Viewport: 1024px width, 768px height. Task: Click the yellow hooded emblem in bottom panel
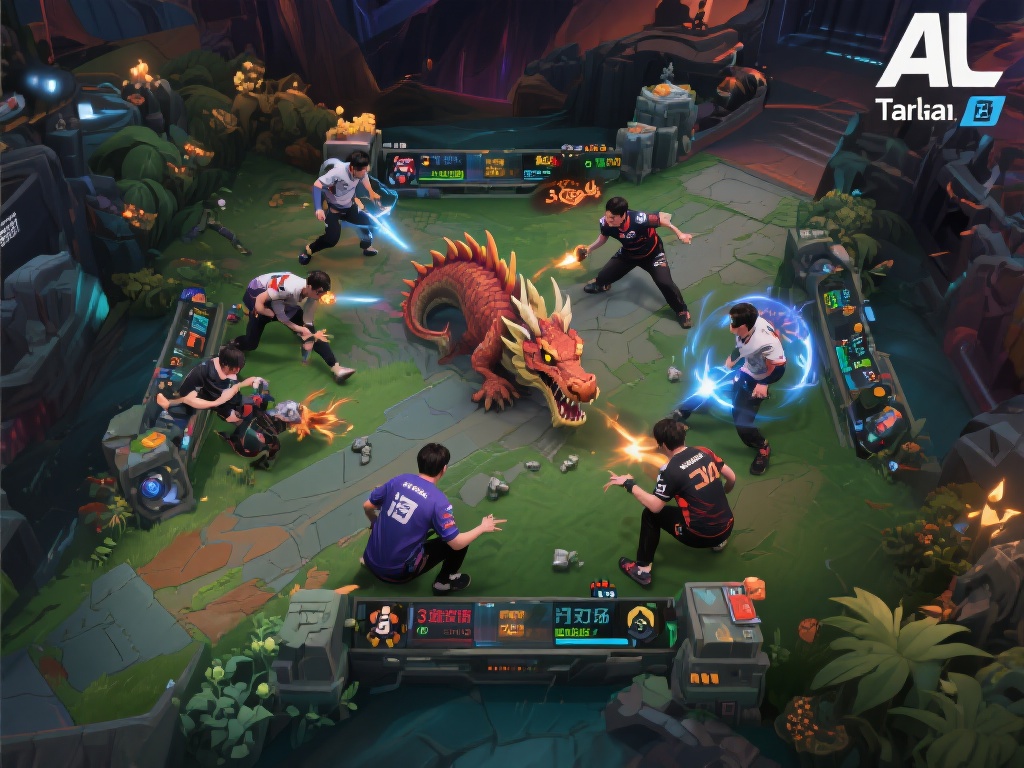(640, 622)
